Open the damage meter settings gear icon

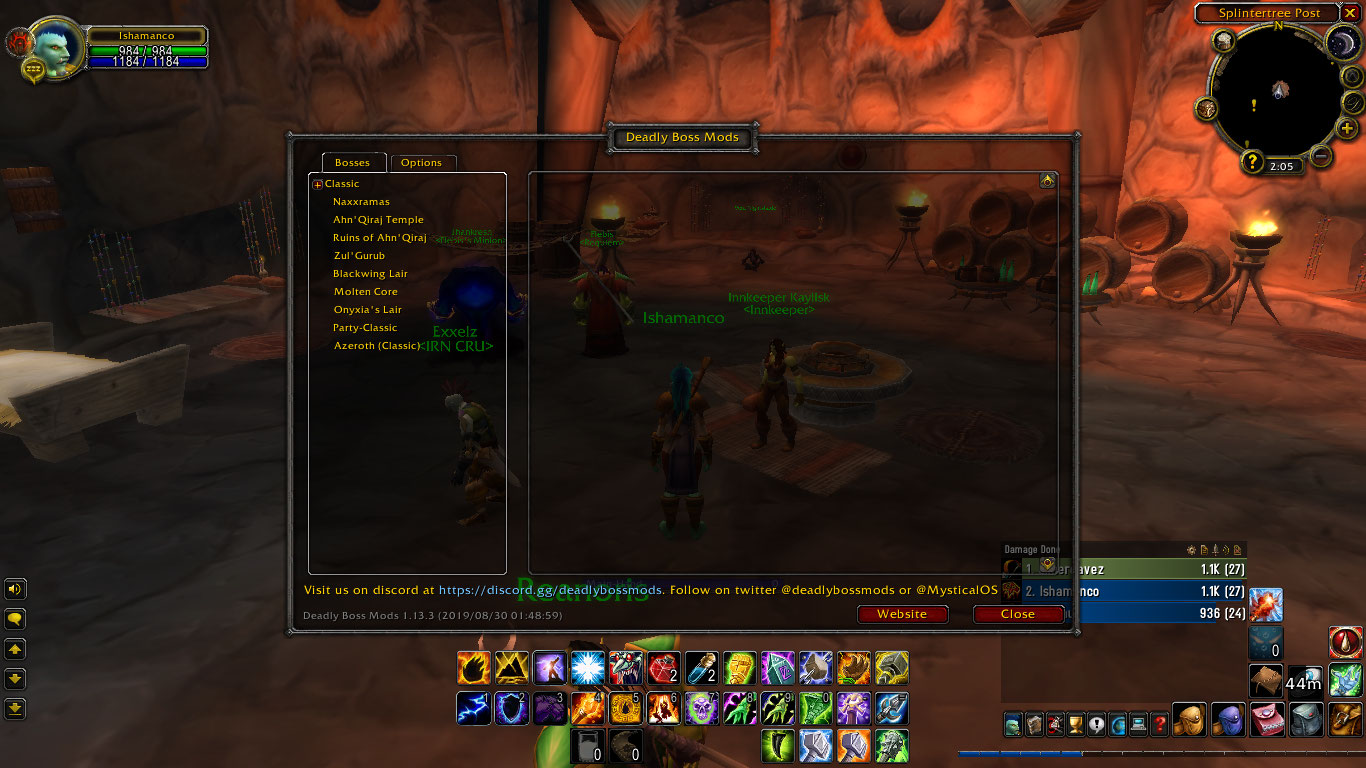1191,550
